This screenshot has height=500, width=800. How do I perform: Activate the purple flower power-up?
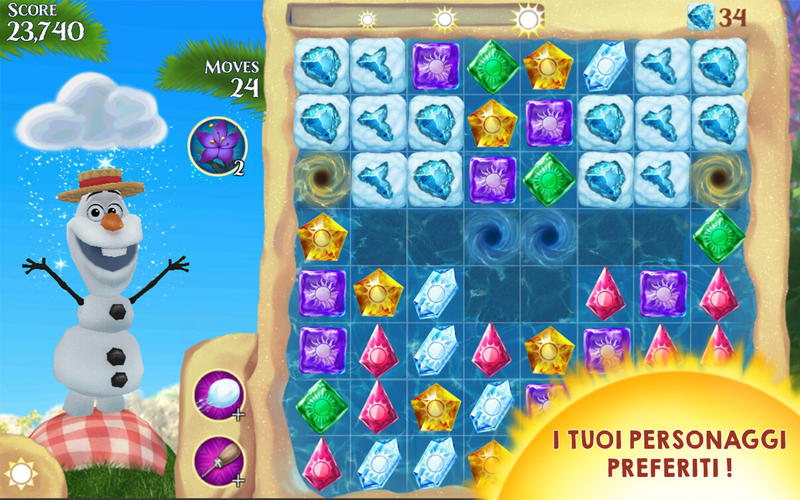(217, 146)
